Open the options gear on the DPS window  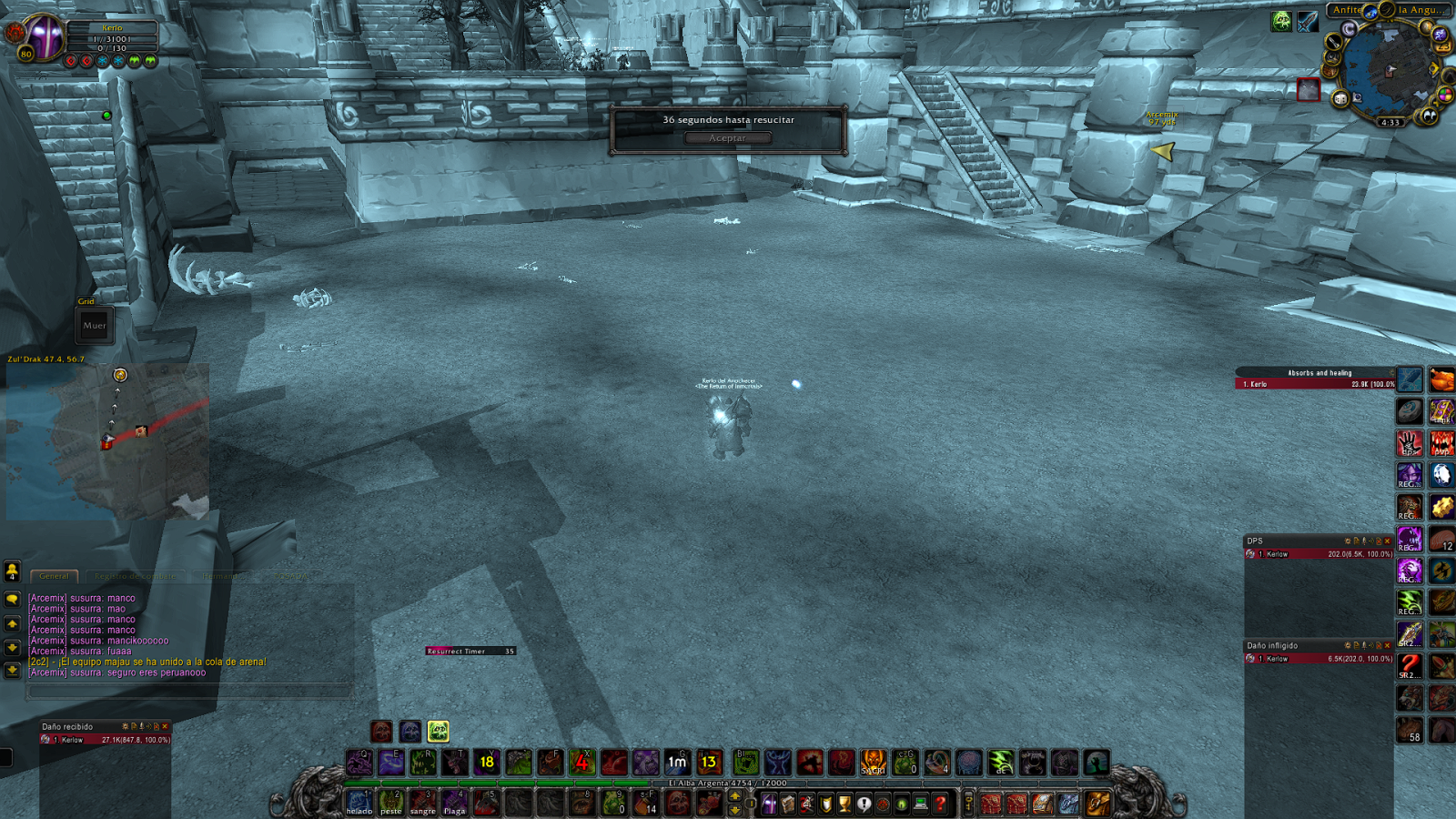pos(1347,541)
